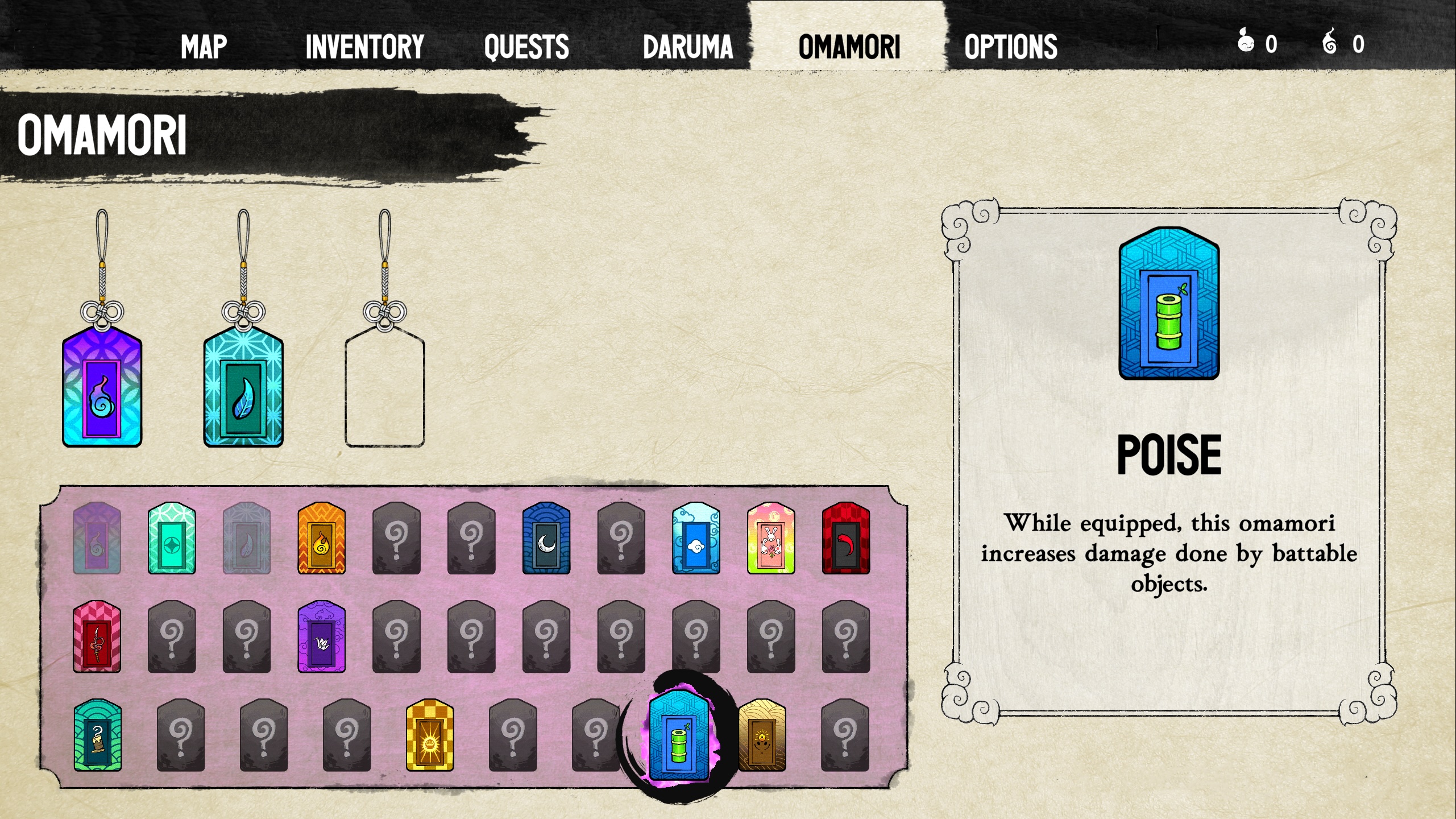This screenshot has width=1456, height=819.
Task: Select the equipped teal leaf omamori
Action: click(243, 387)
